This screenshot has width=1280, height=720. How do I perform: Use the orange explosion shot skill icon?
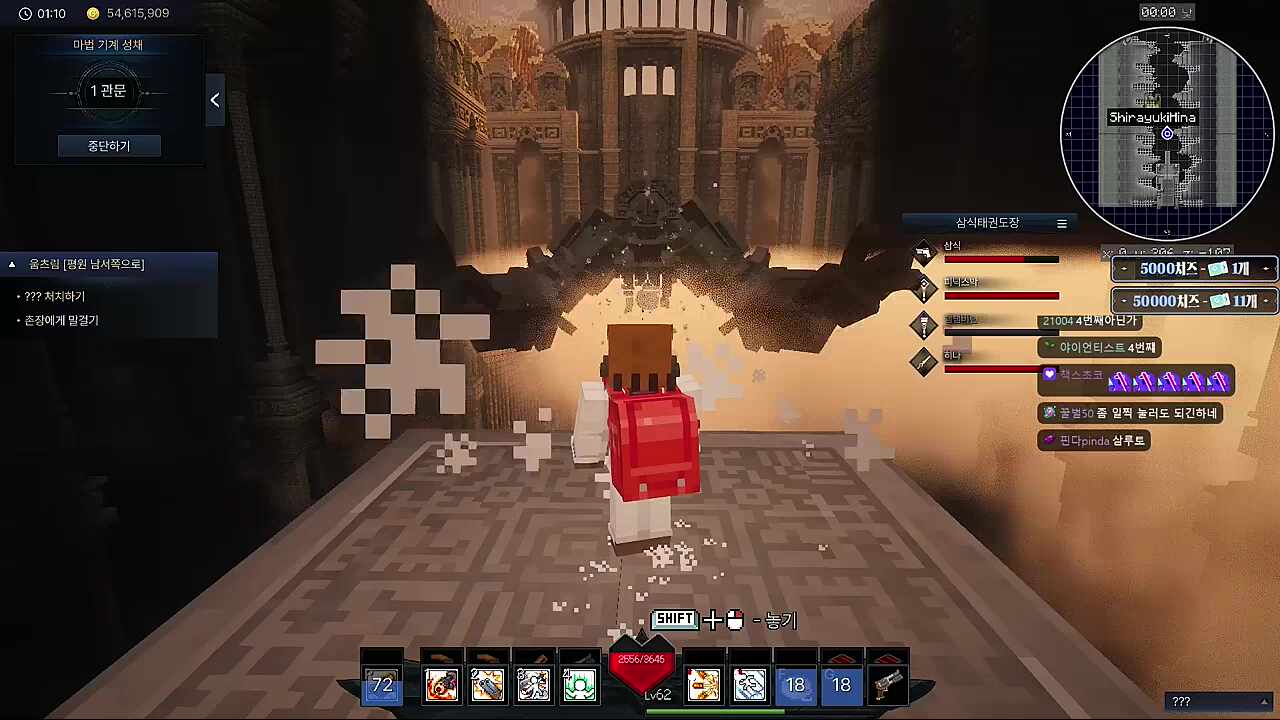click(703, 685)
